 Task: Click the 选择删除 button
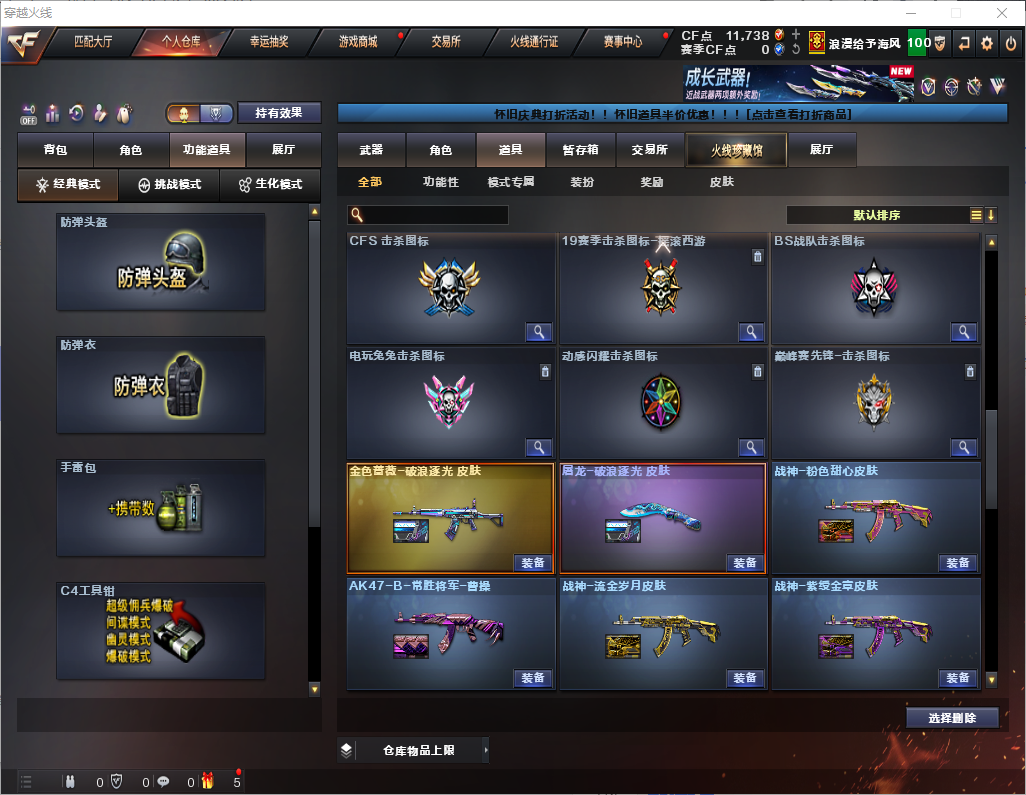pyautogui.click(x=953, y=718)
